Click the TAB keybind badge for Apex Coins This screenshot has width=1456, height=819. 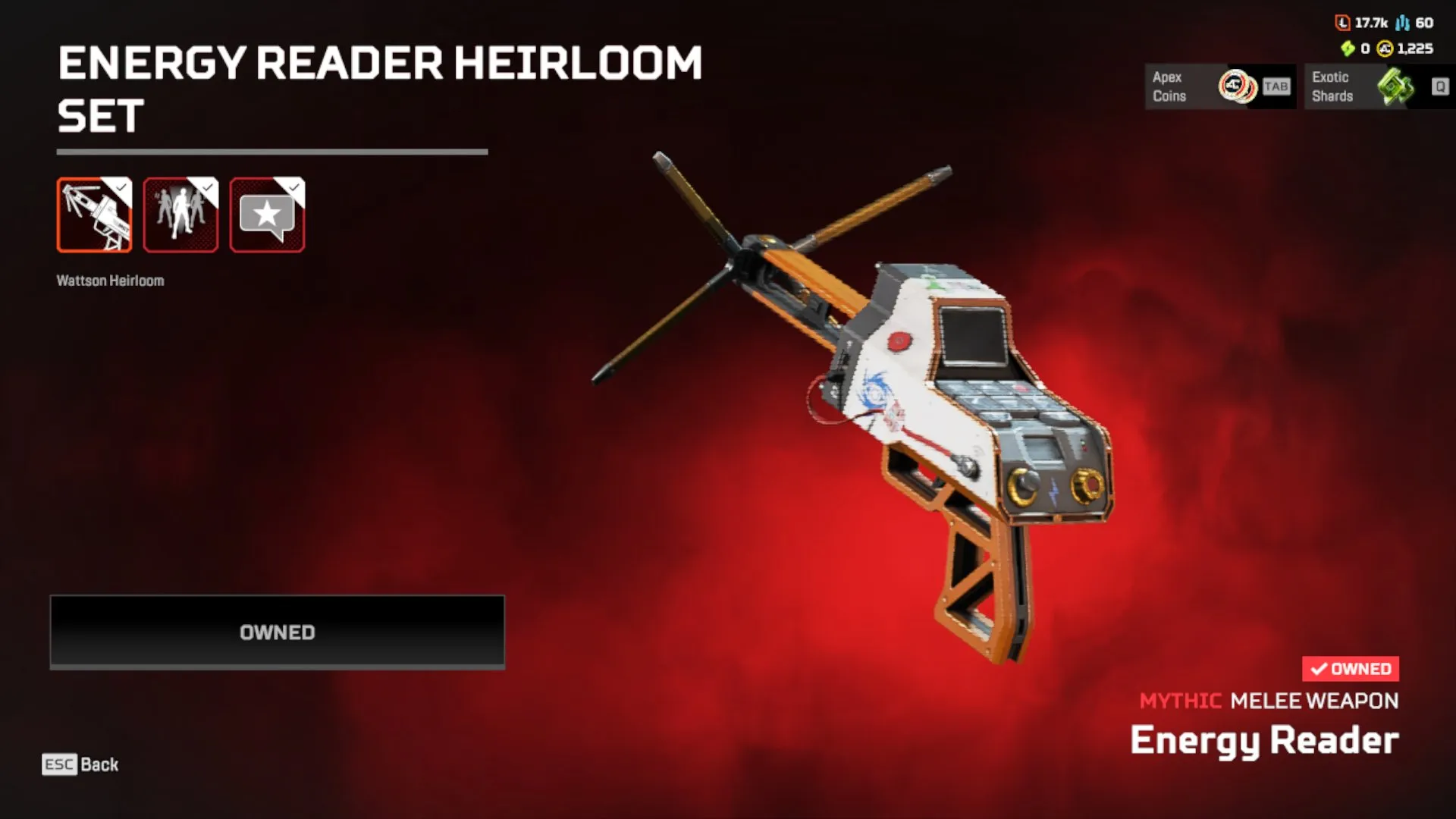[1275, 86]
